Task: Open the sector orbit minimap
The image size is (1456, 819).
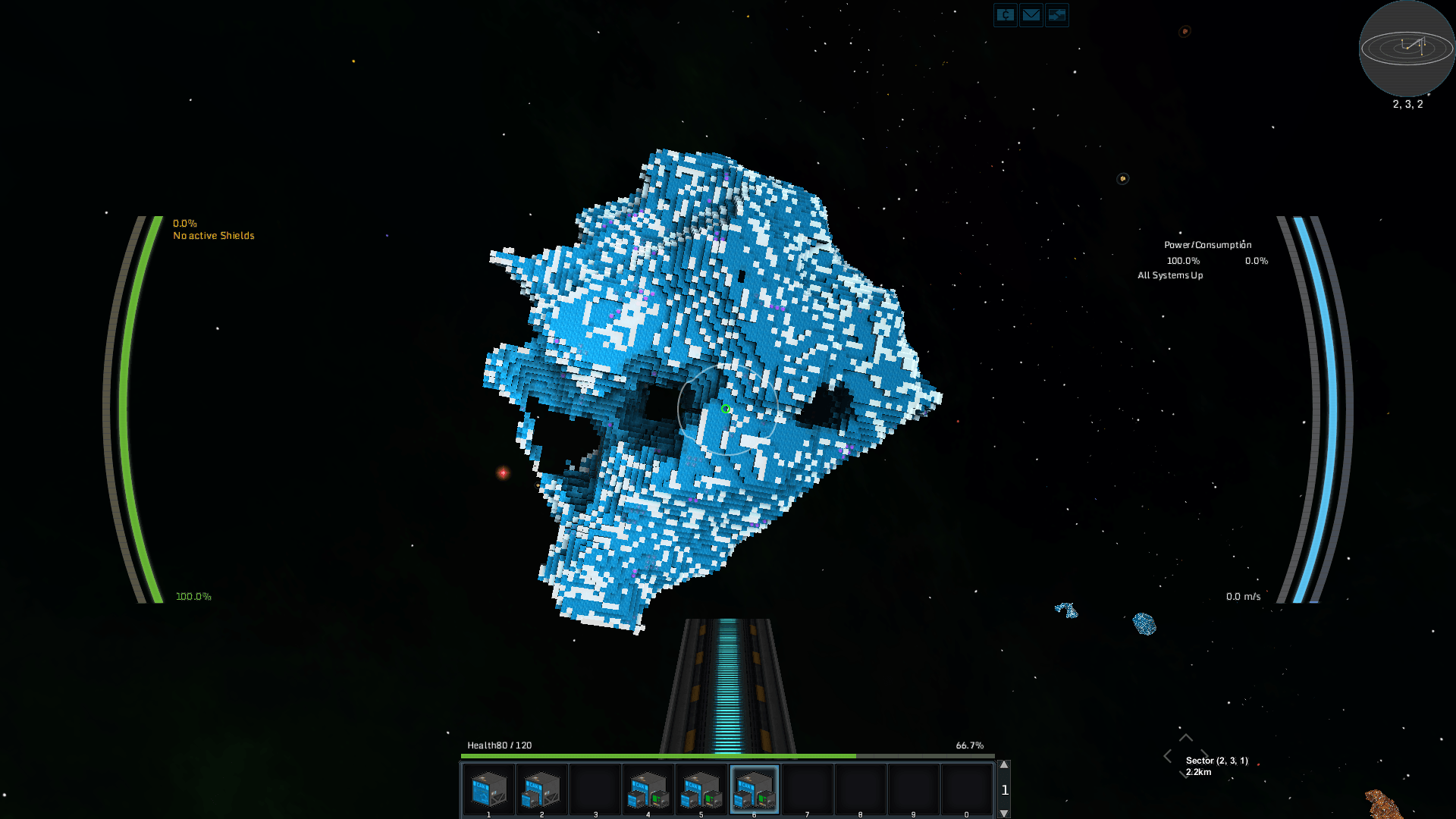Action: (x=1407, y=48)
